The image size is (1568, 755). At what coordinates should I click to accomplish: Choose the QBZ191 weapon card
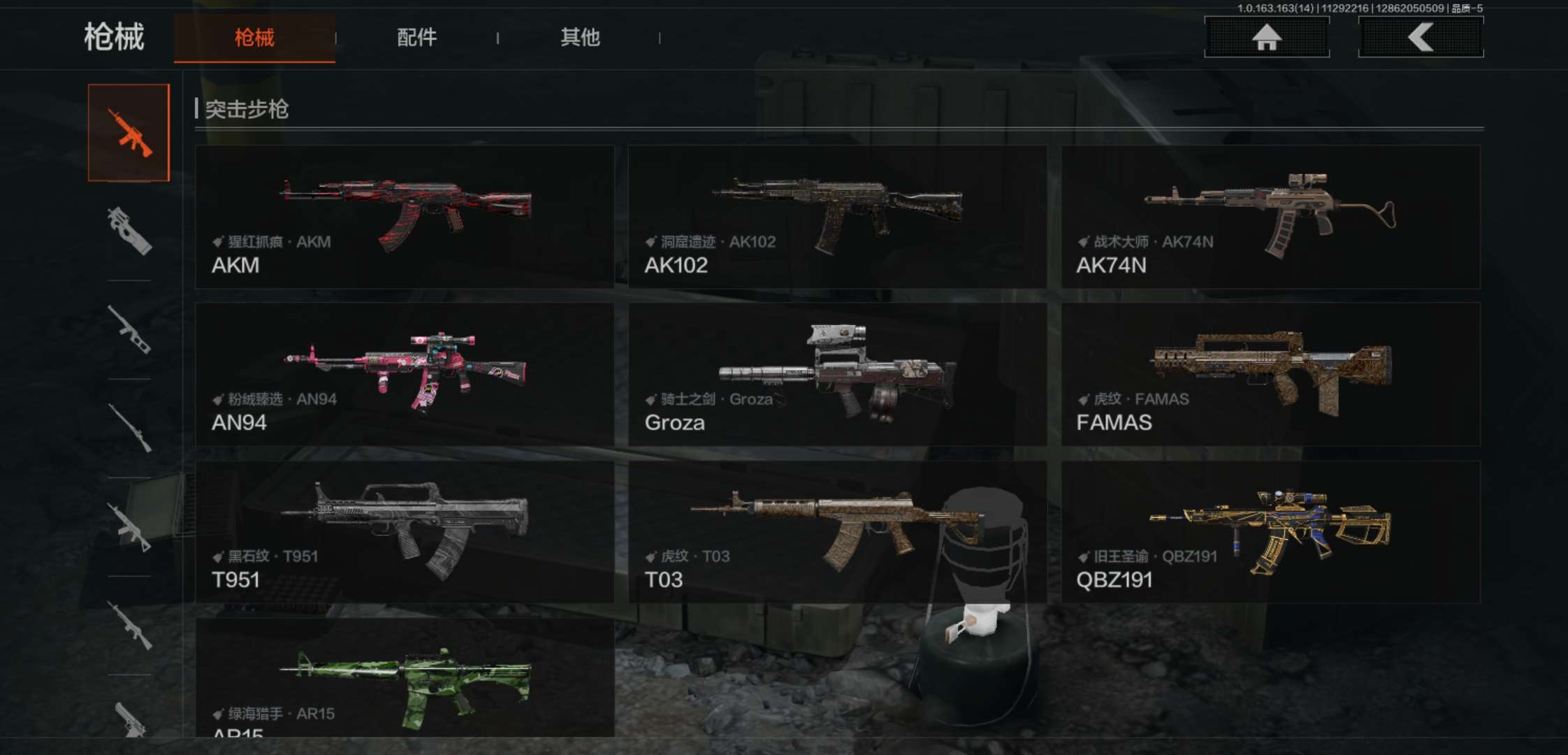[1270, 531]
